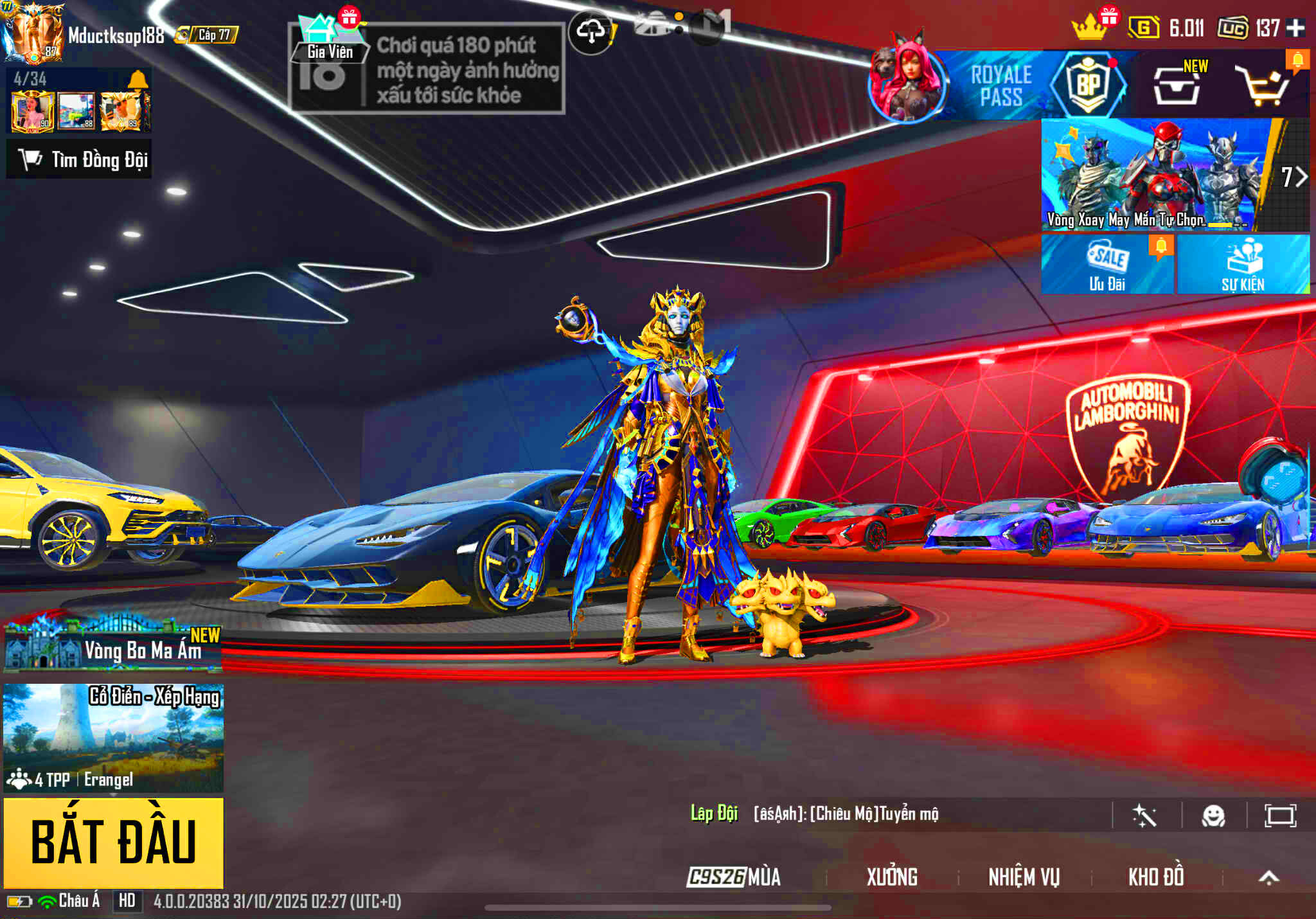Go to the XƯỞNG workshop
1316x919 pixels.
[x=892, y=877]
